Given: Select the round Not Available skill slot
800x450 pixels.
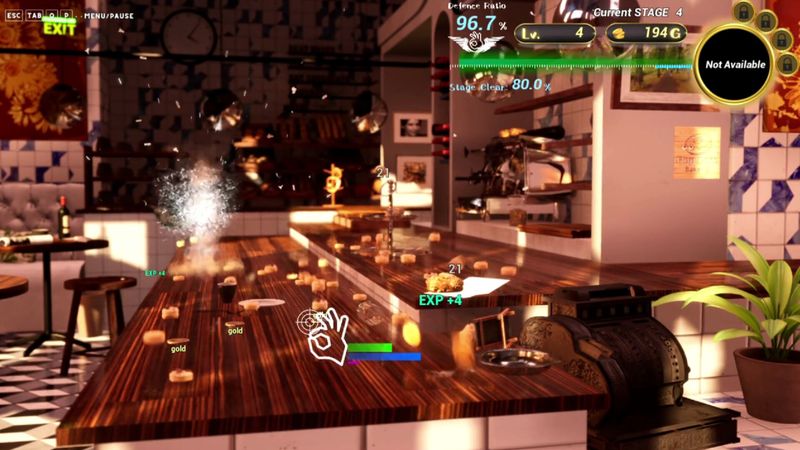Looking at the screenshot, I should (x=735, y=65).
